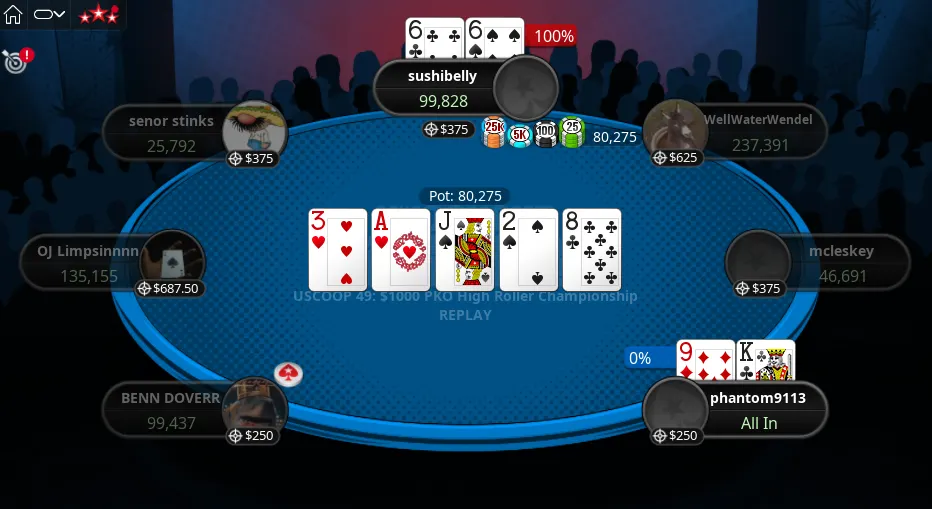
Task: Open the dartboard challenges icon
Action: pos(15,61)
